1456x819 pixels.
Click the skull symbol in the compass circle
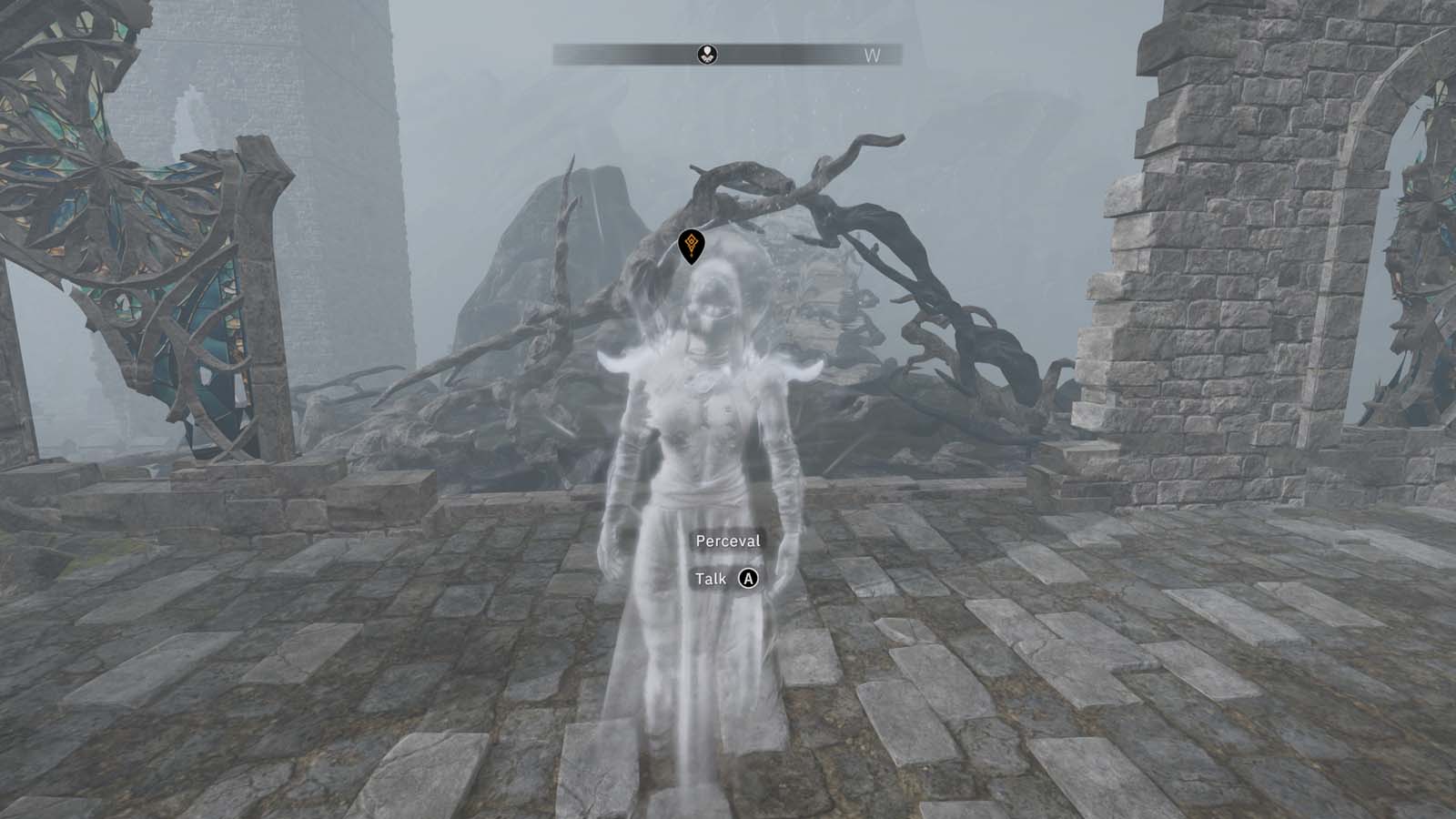point(709,53)
